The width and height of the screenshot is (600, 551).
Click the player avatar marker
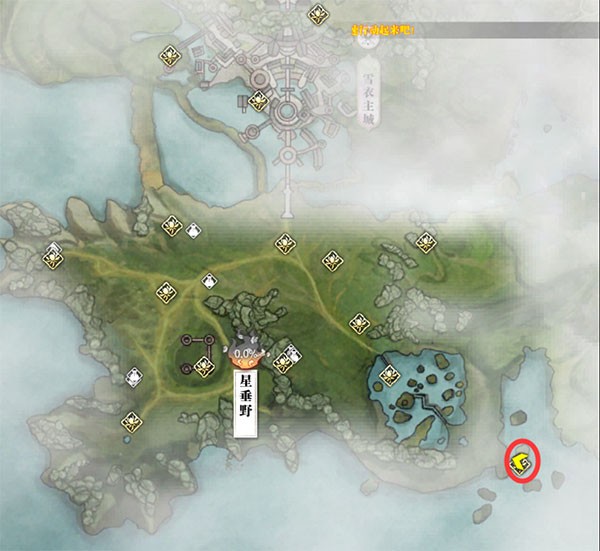click(x=243, y=350)
